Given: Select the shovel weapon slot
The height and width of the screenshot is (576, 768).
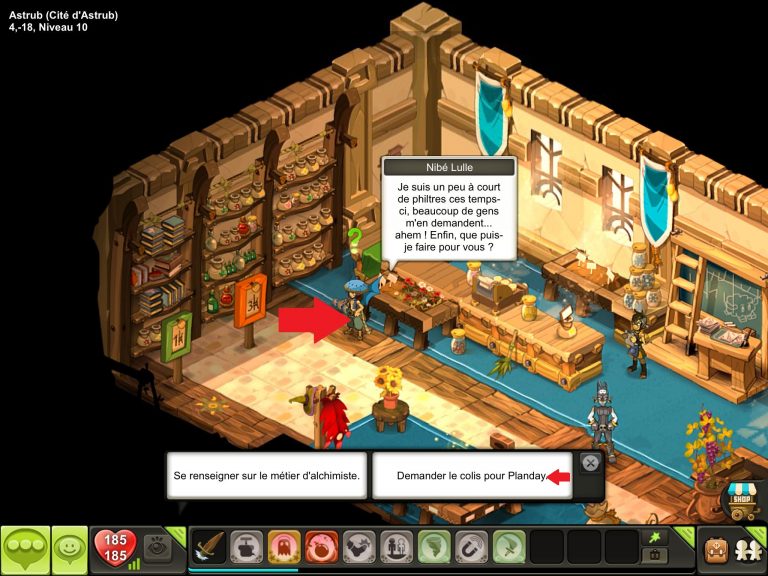Looking at the screenshot, I should 209,547.
